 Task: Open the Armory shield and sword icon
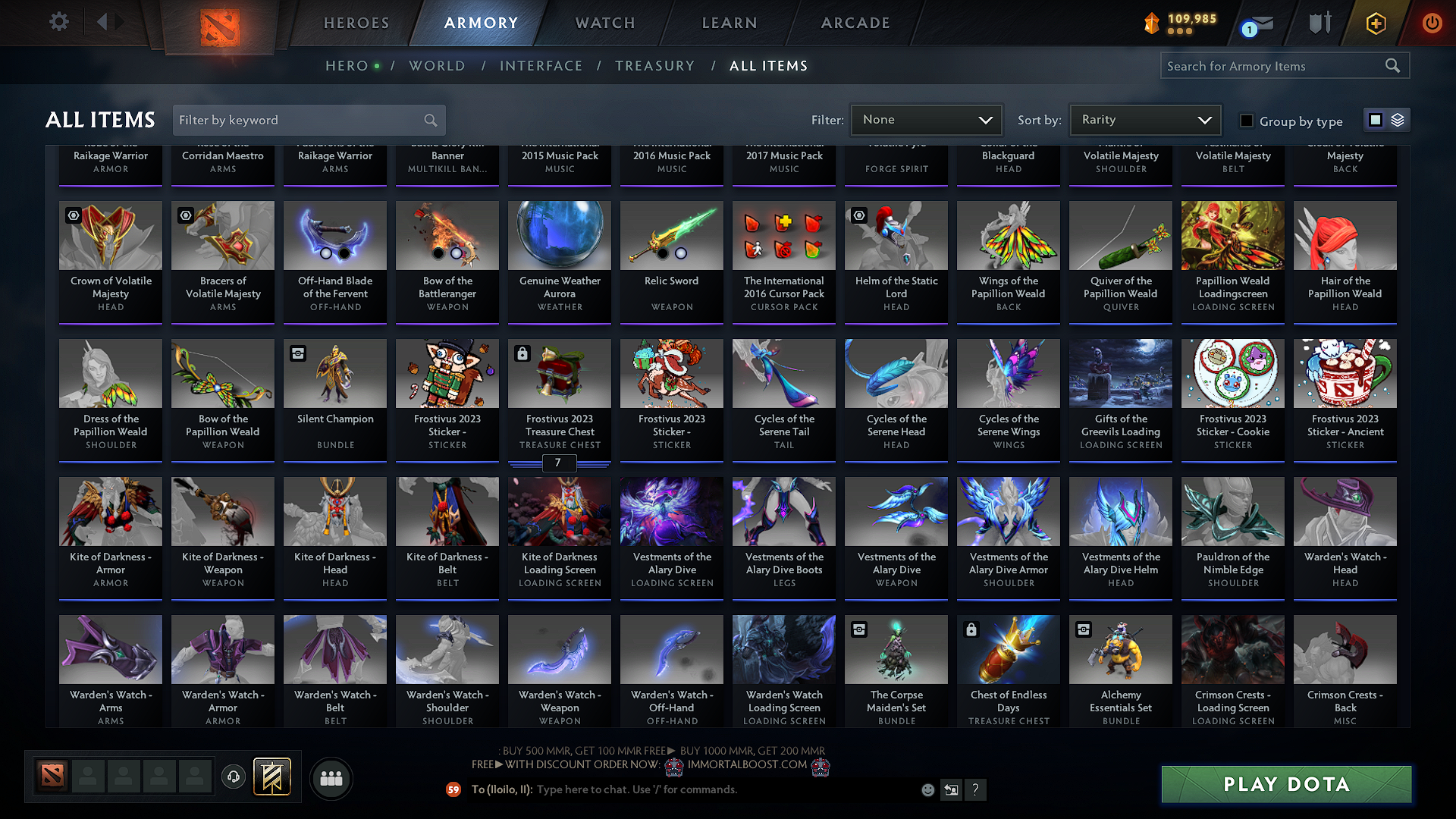[1319, 23]
